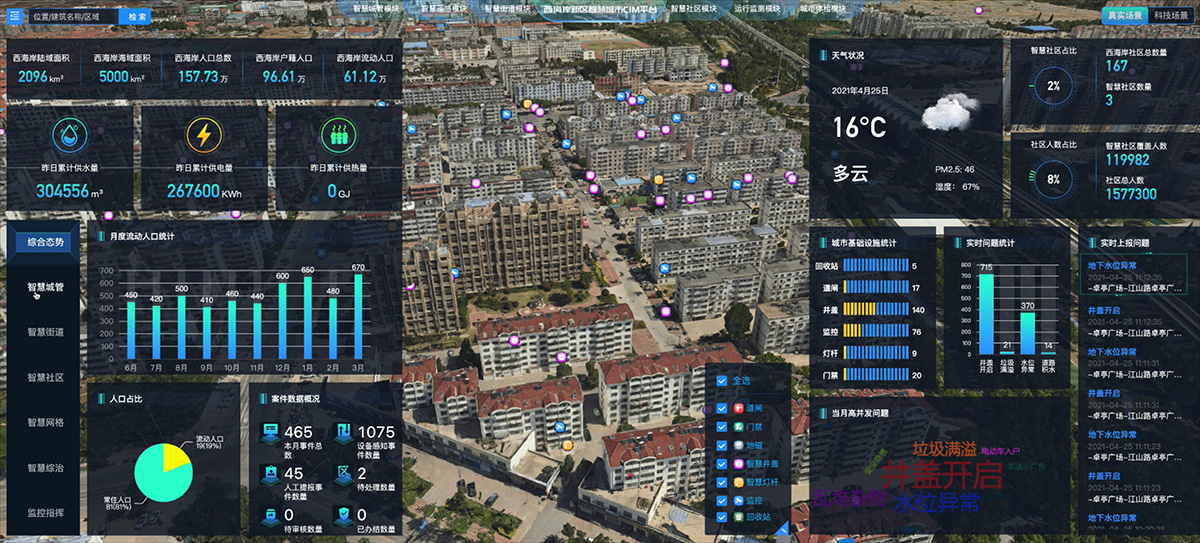Uncheck the 道闸 layer checkbox
This screenshot has width=1200, height=543.
(x=723, y=408)
